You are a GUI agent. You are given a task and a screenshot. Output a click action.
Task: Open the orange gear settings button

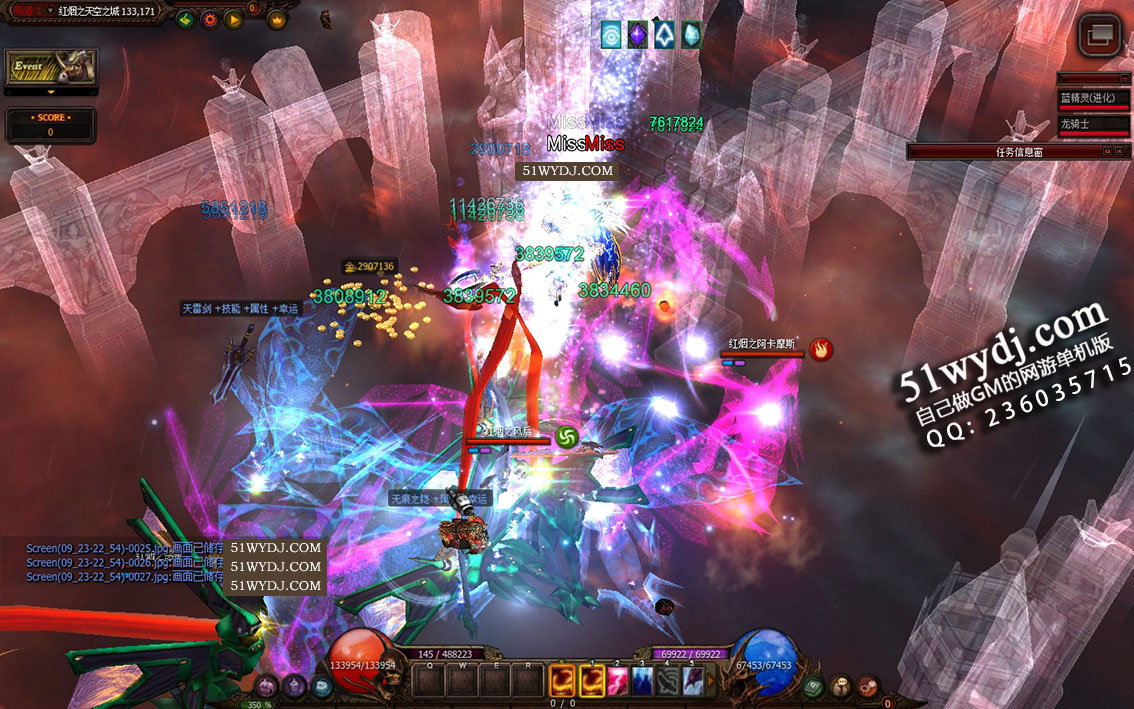coord(209,19)
